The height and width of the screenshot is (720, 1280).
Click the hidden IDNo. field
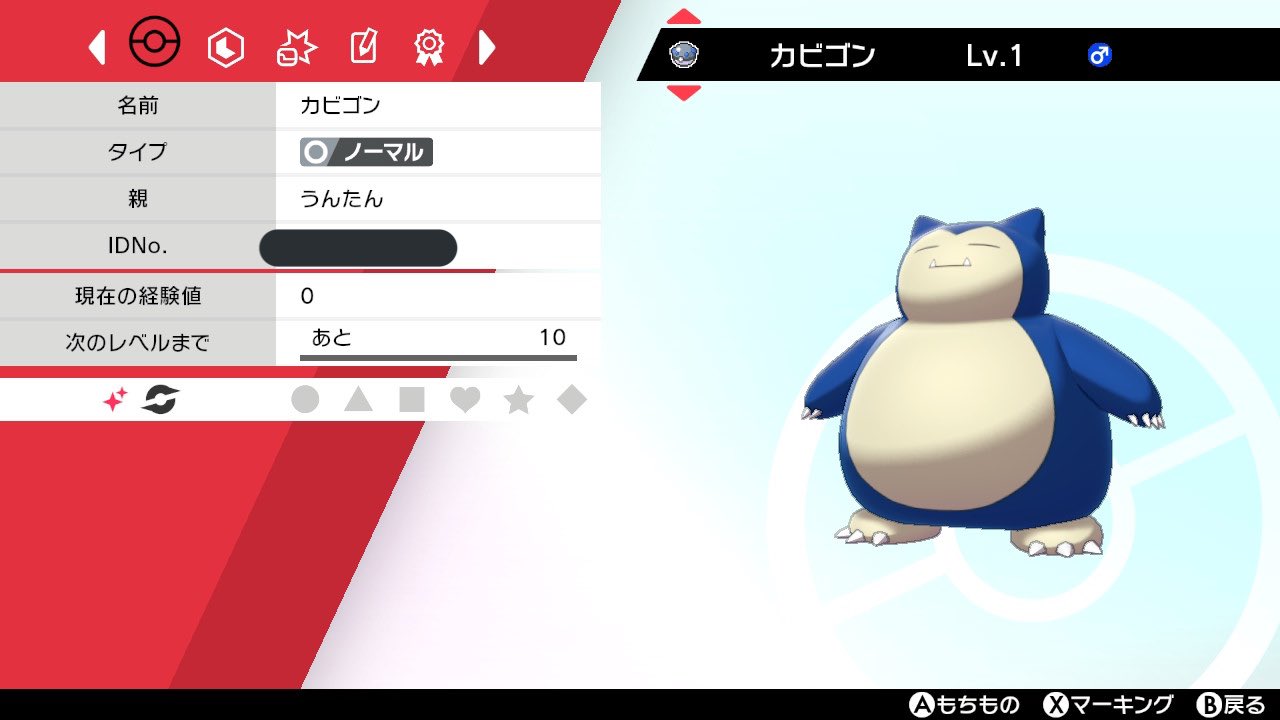[x=357, y=247]
